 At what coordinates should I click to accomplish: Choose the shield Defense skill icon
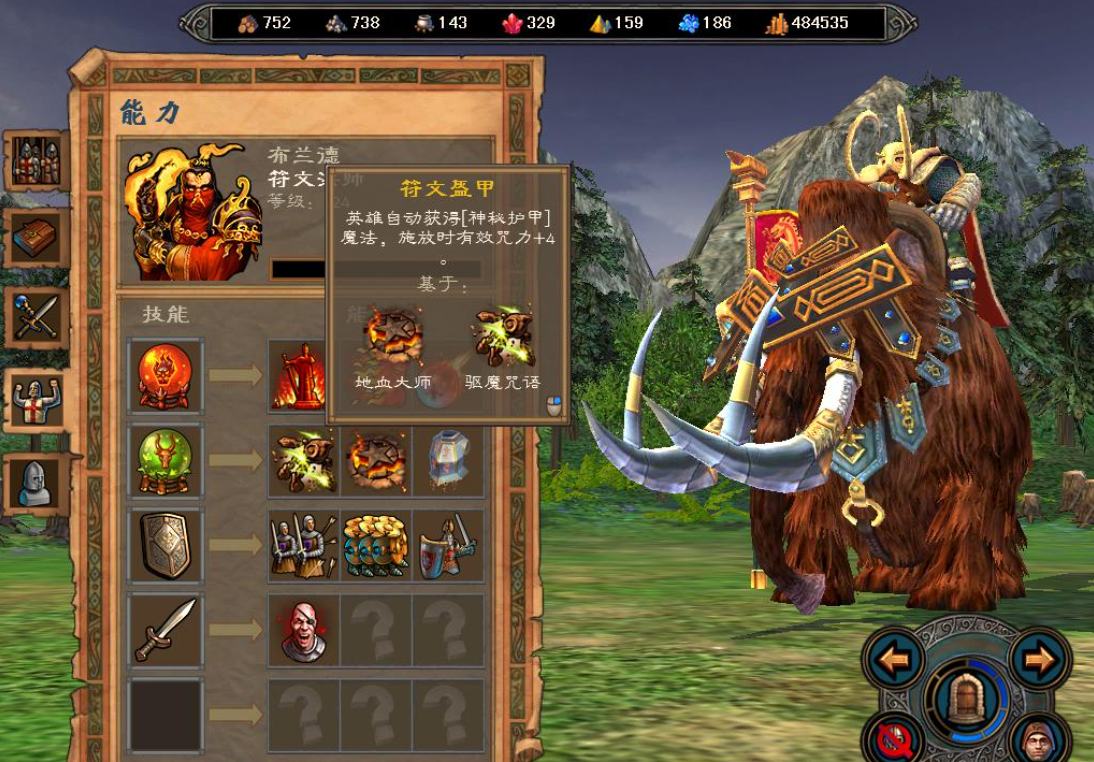pos(166,545)
